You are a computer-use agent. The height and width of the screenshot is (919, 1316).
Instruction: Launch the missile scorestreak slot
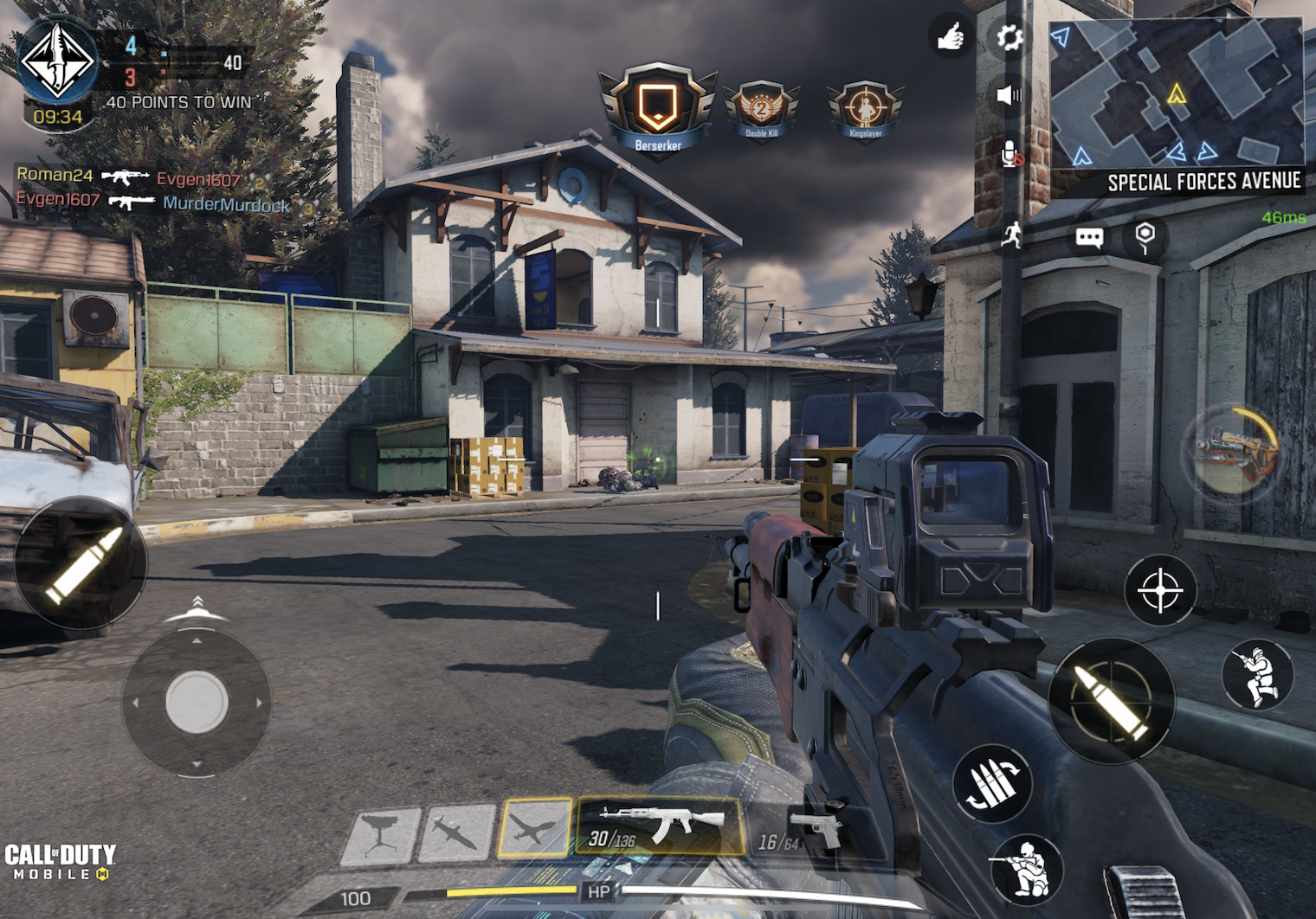[x=455, y=834]
